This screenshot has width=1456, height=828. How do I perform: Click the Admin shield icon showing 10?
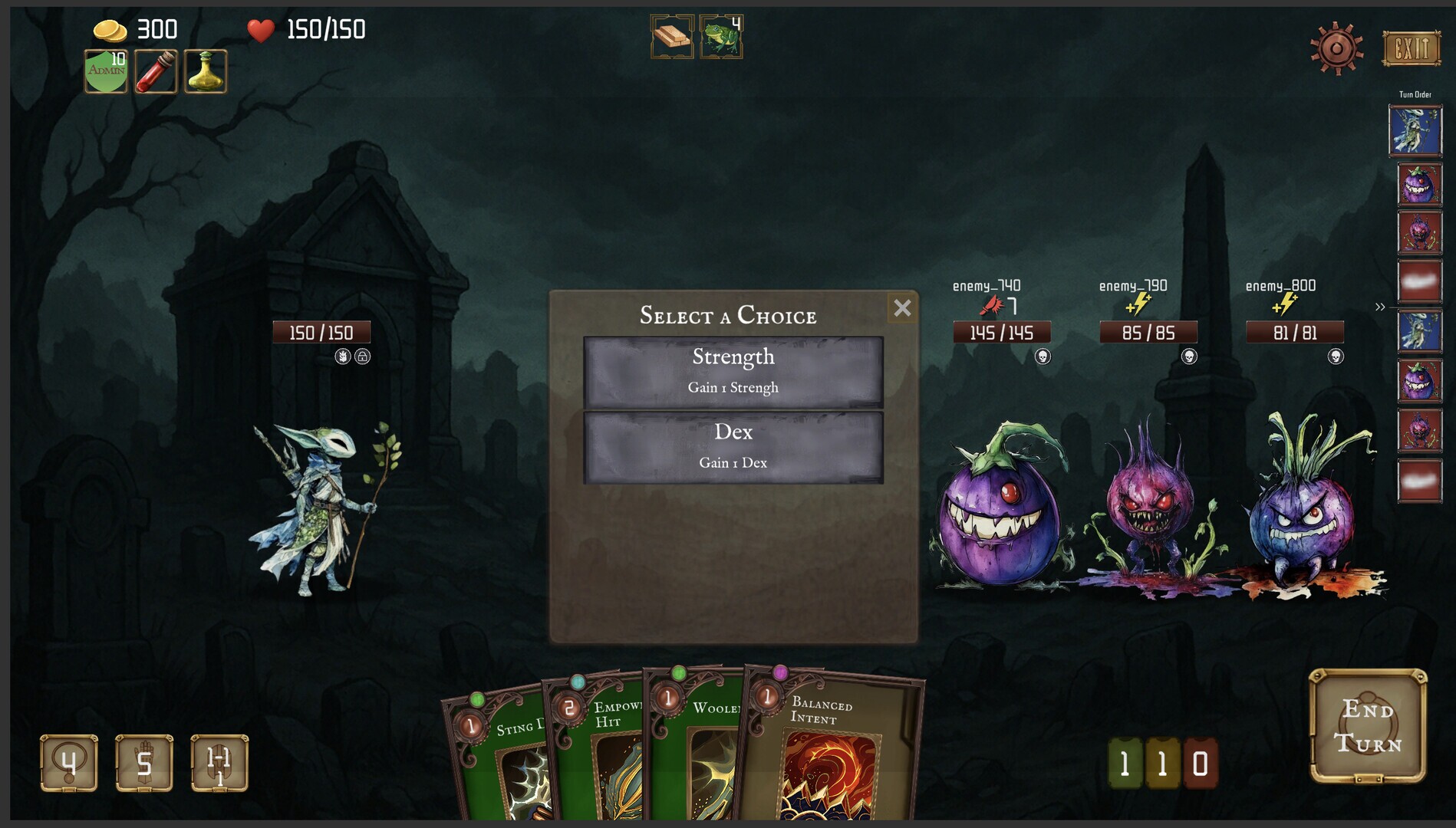107,69
